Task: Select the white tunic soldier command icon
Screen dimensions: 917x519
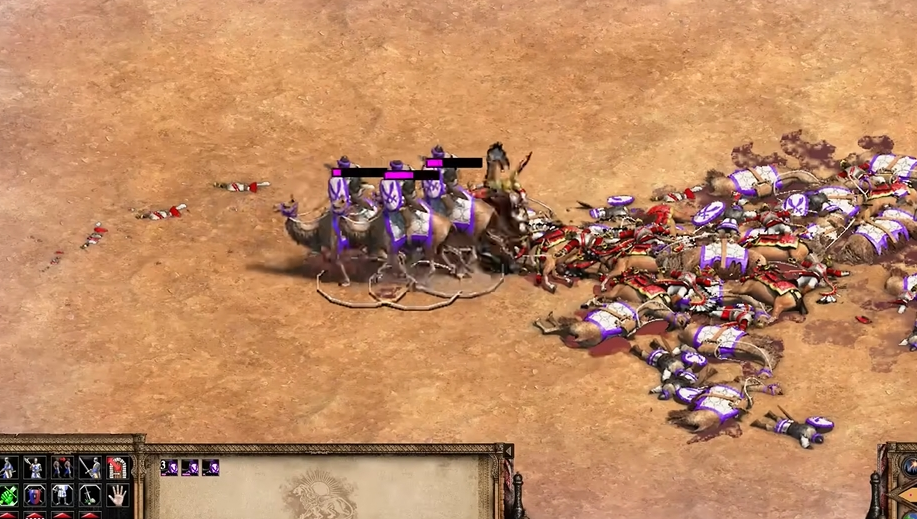Action: click(x=63, y=495)
